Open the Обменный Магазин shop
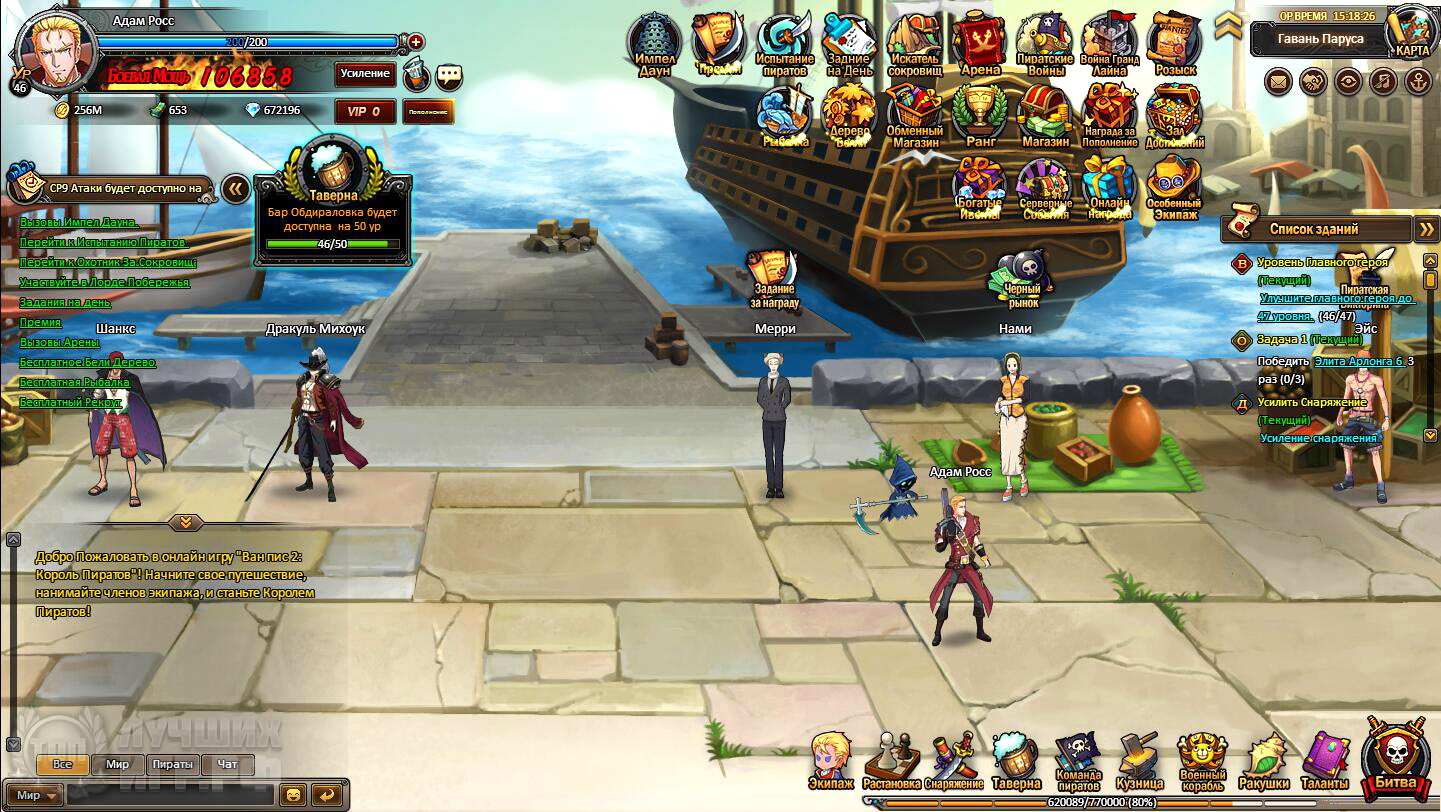This screenshot has height=812, width=1441. 914,114
